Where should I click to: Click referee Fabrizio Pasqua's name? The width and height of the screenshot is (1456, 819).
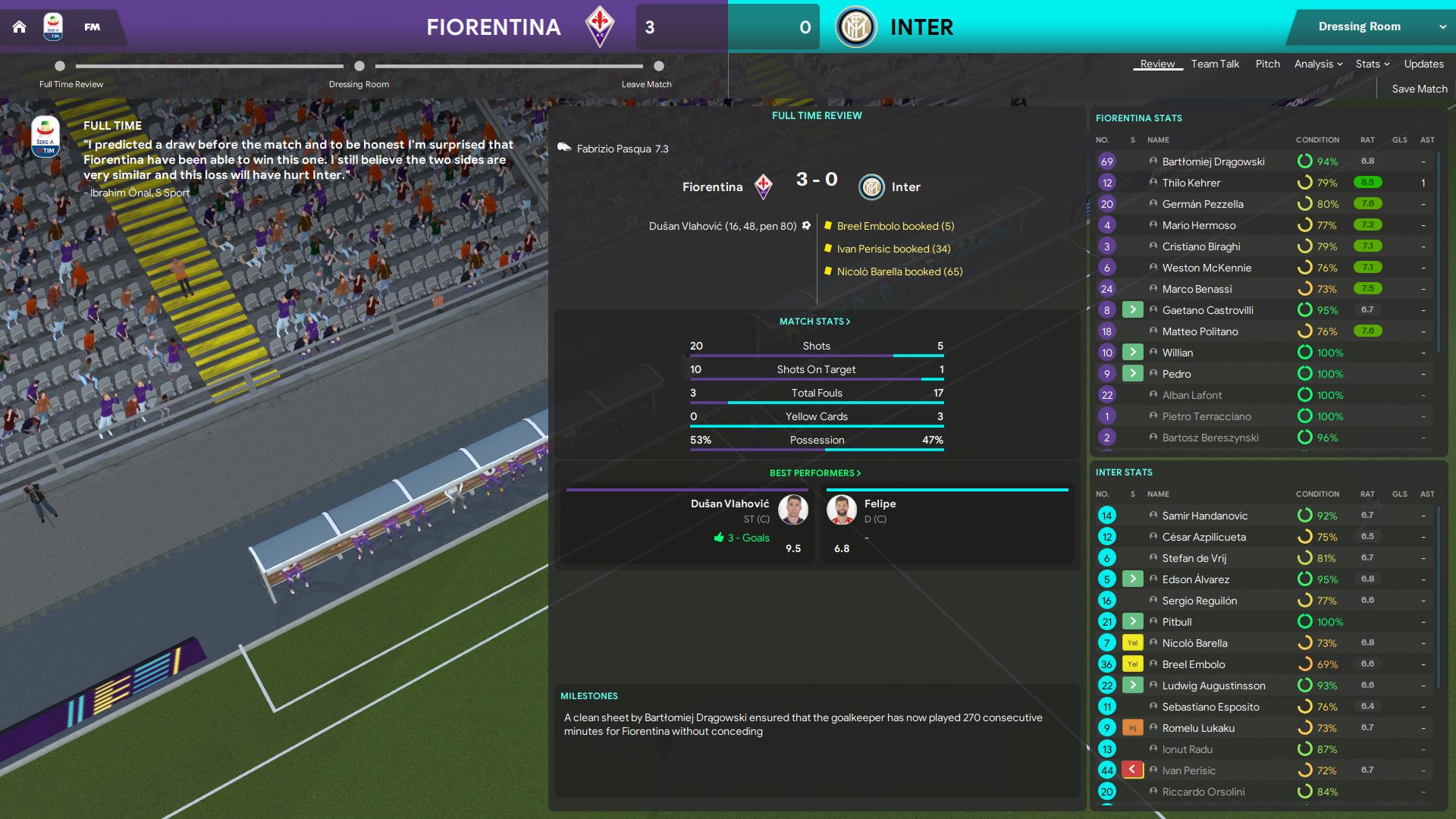pos(613,149)
